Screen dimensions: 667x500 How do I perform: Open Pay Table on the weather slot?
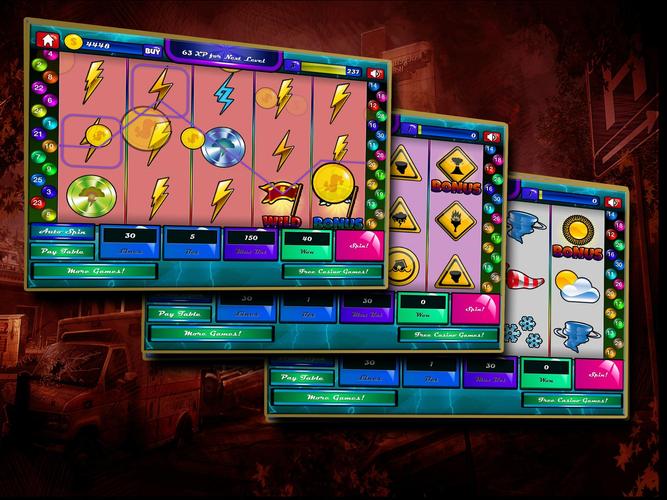302,379
